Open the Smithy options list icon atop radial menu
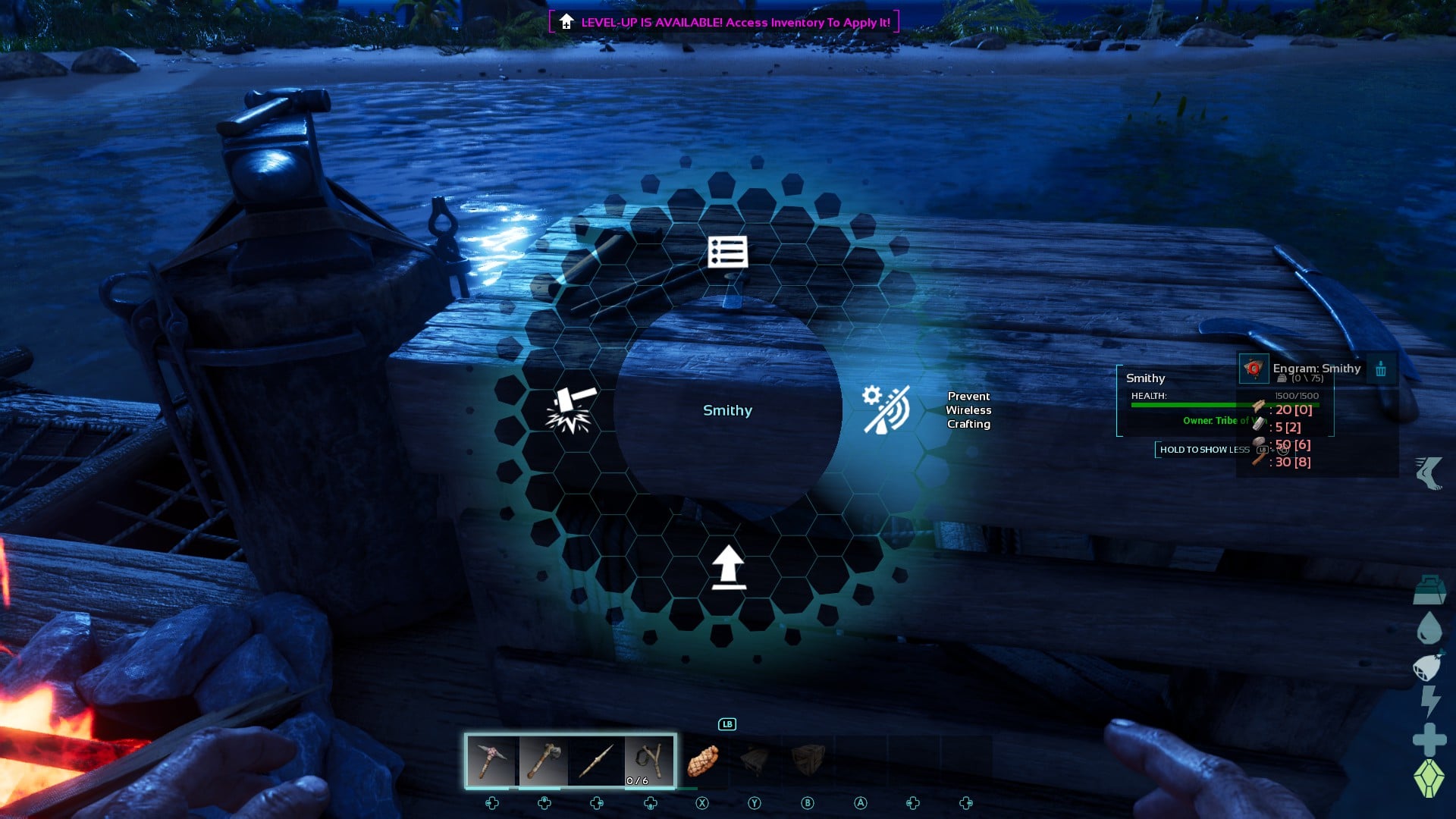The height and width of the screenshot is (819, 1456). 726,253
